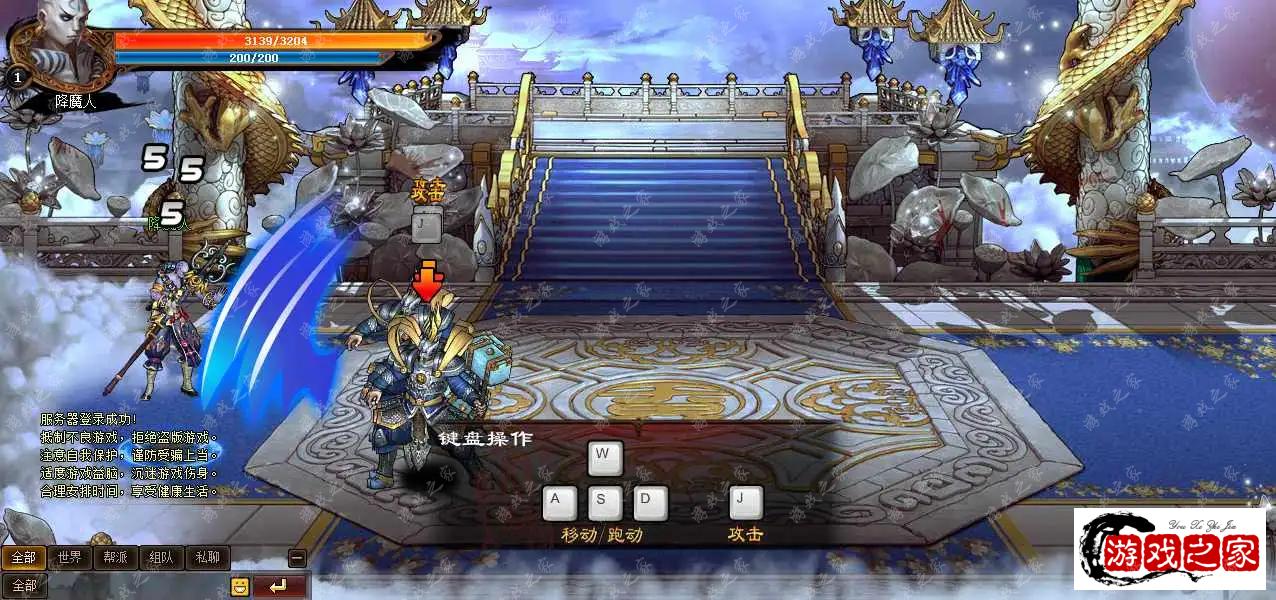Image resolution: width=1276 pixels, height=600 pixels.
Task: Send chat message with the red enter button
Action: [x=279, y=586]
